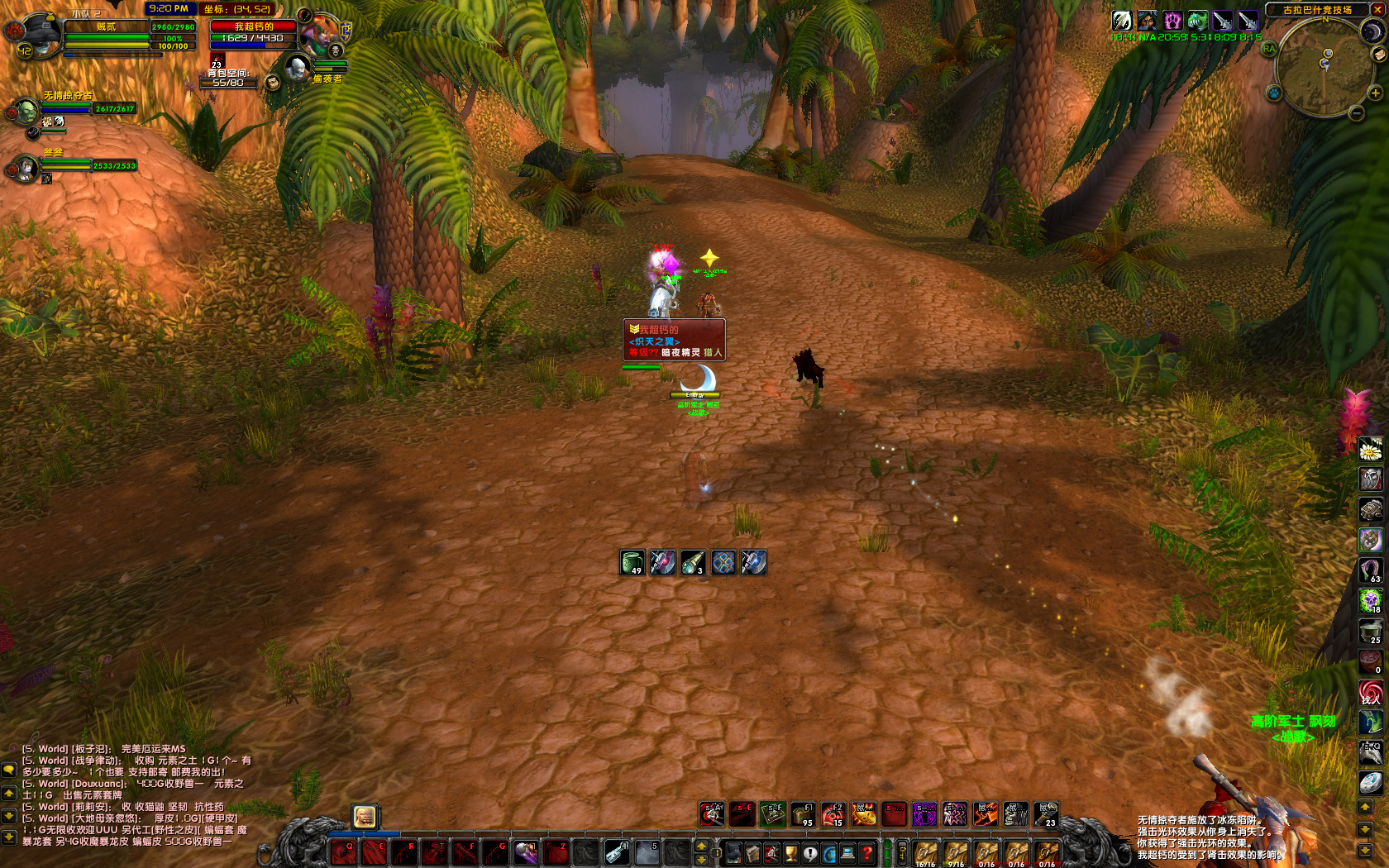
Task: Select the third party member's portrait frame
Action: 27,168
